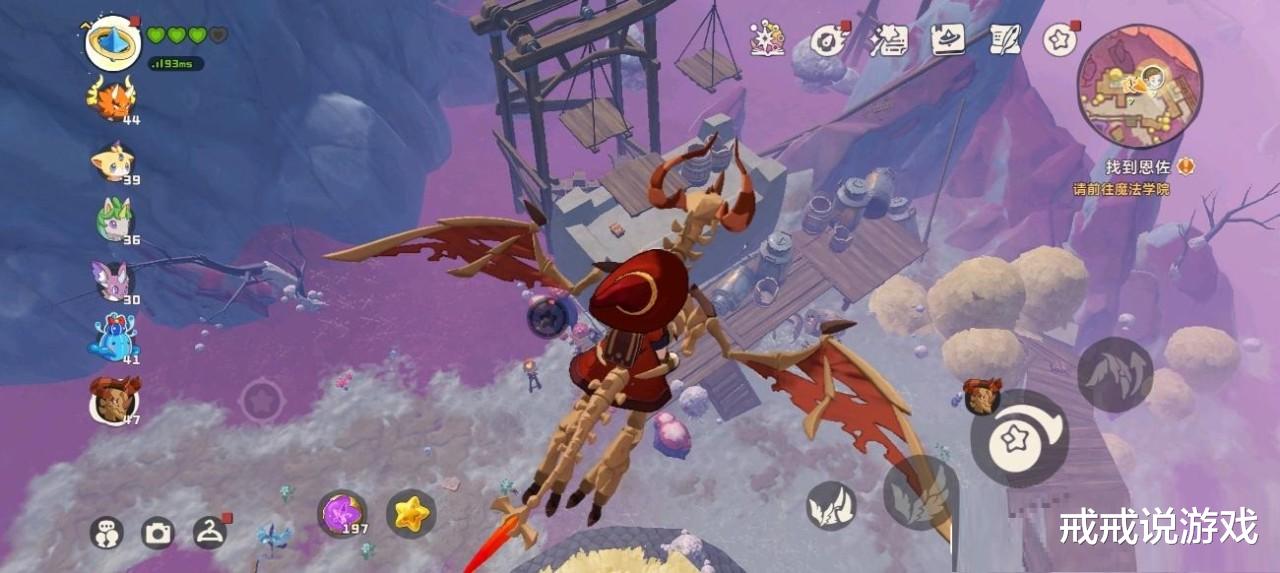Open the clothes hanger wardrobe icon
This screenshot has height=573, width=1280.
pyautogui.click(x=209, y=532)
